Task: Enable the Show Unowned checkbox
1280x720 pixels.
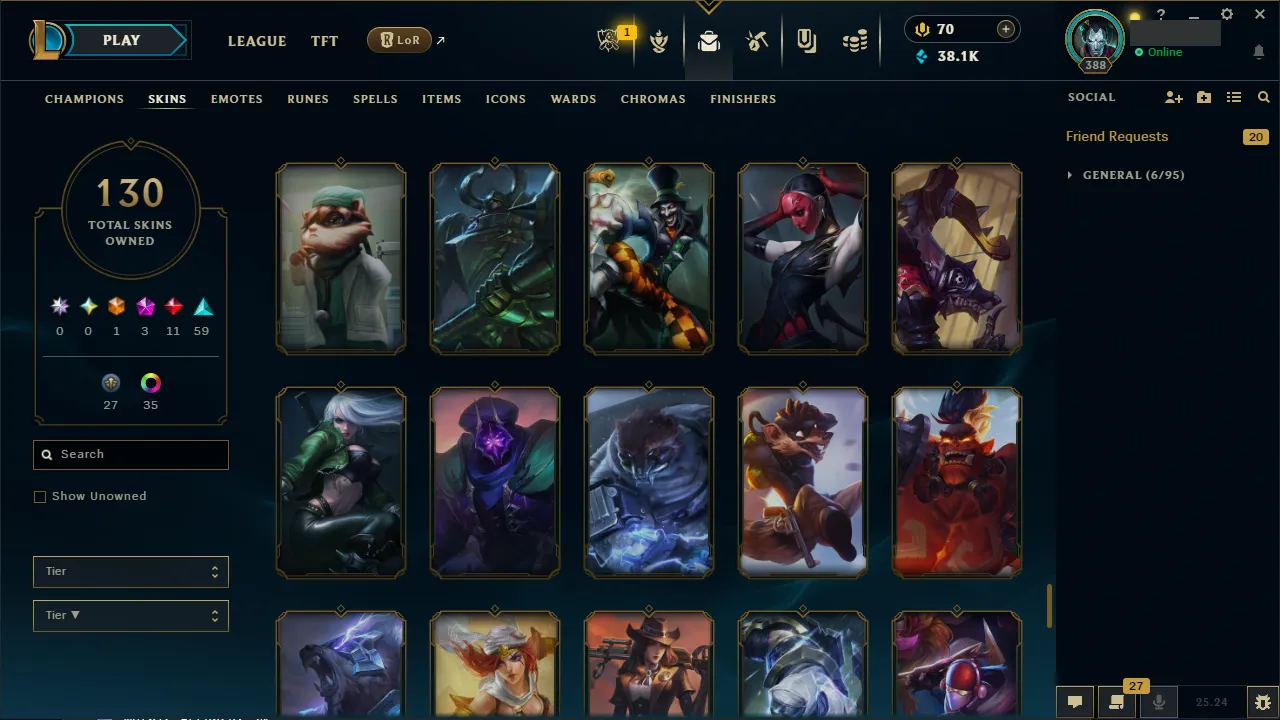Action: [x=40, y=496]
